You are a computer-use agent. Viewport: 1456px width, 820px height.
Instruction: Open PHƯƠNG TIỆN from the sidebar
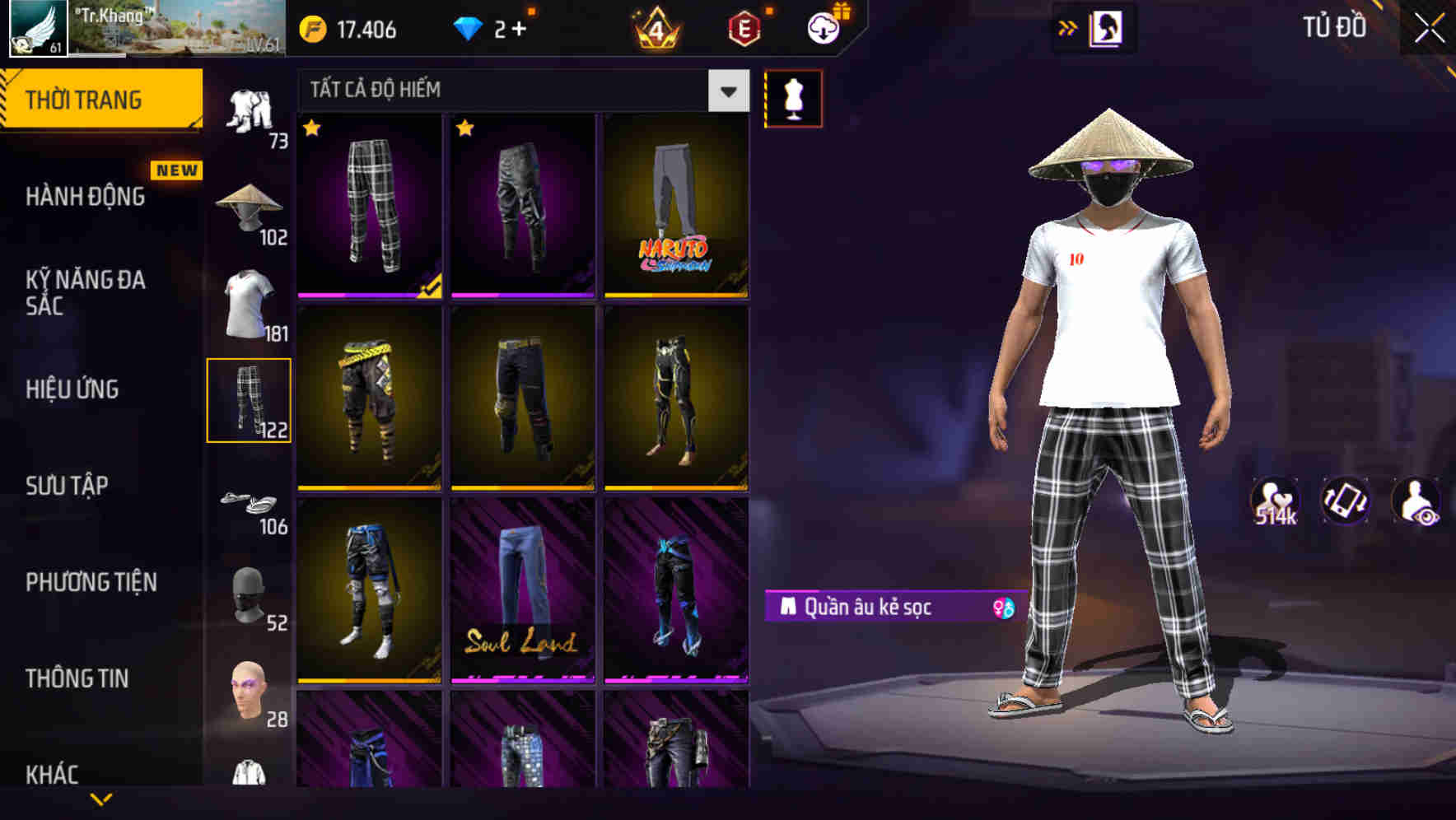tap(91, 582)
